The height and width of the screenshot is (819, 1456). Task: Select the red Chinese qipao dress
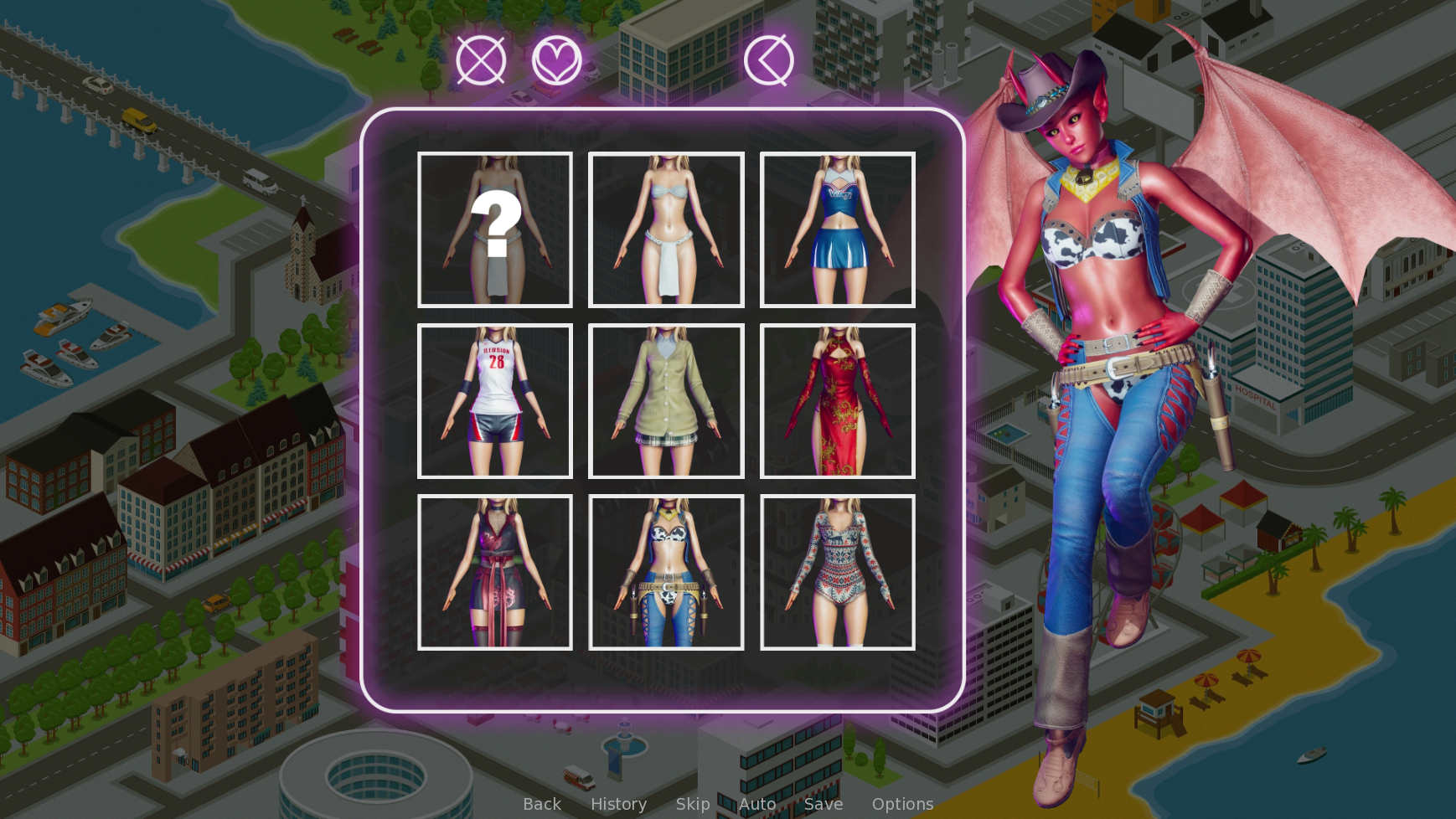(x=836, y=401)
